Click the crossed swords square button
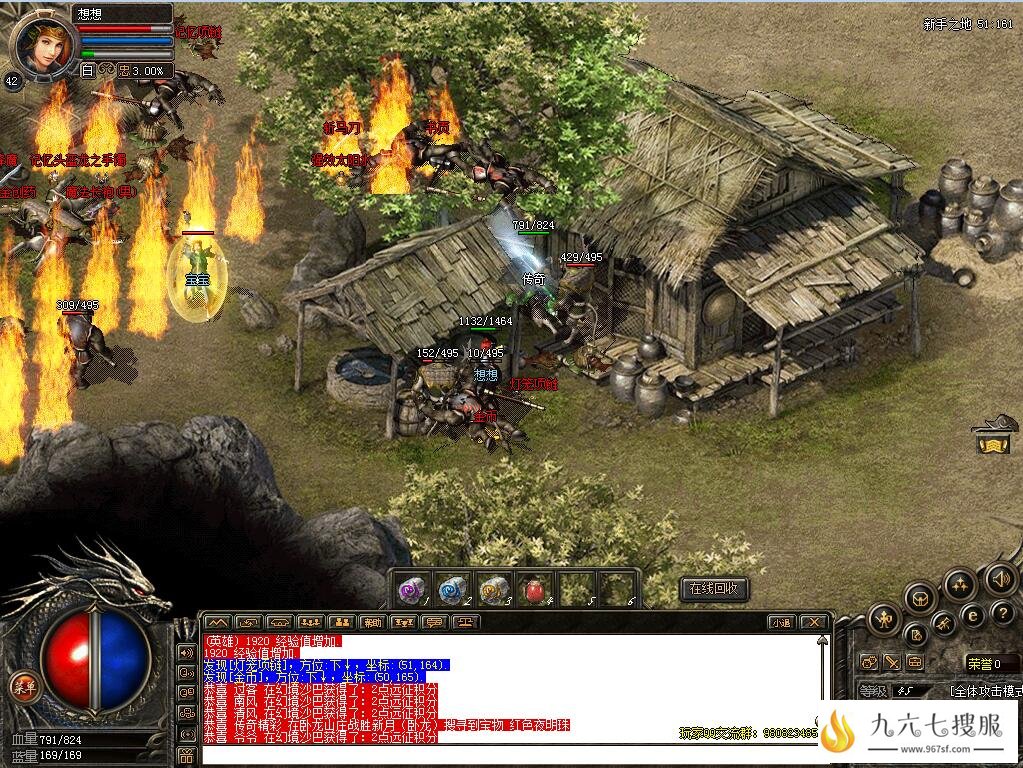This screenshot has height=768, width=1023. [892, 662]
